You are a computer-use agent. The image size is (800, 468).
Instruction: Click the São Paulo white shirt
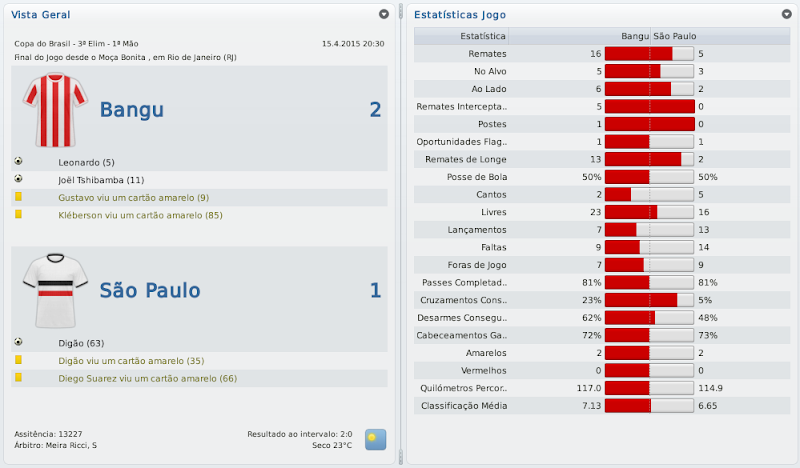(48, 290)
